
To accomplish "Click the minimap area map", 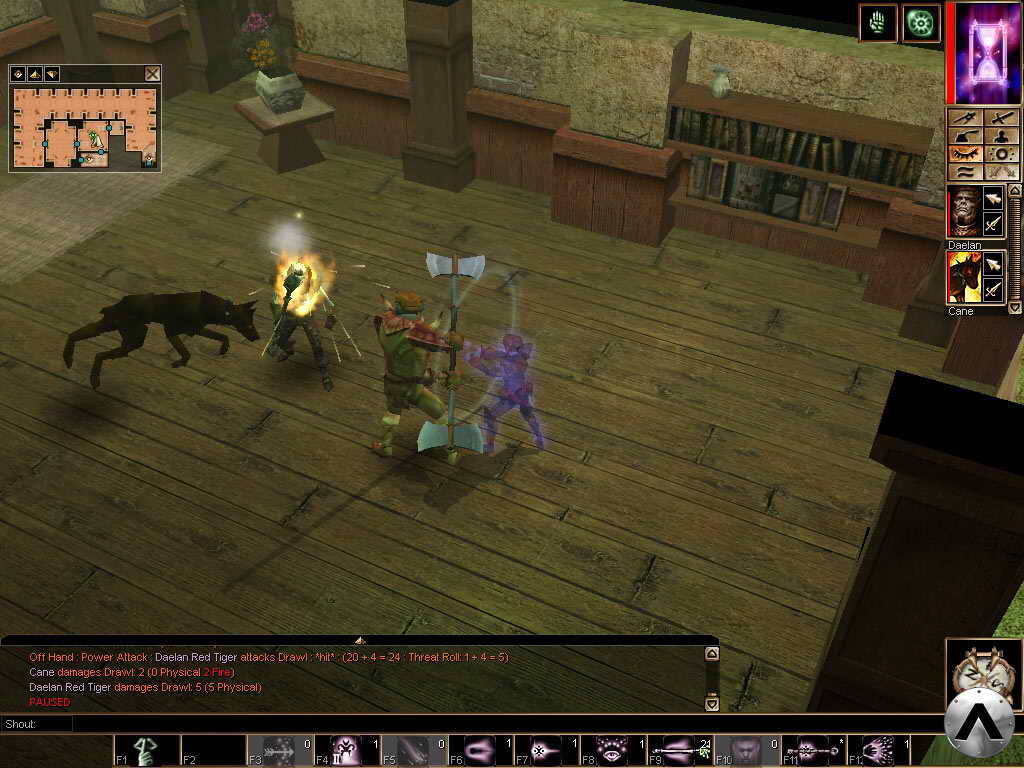I will [x=85, y=127].
